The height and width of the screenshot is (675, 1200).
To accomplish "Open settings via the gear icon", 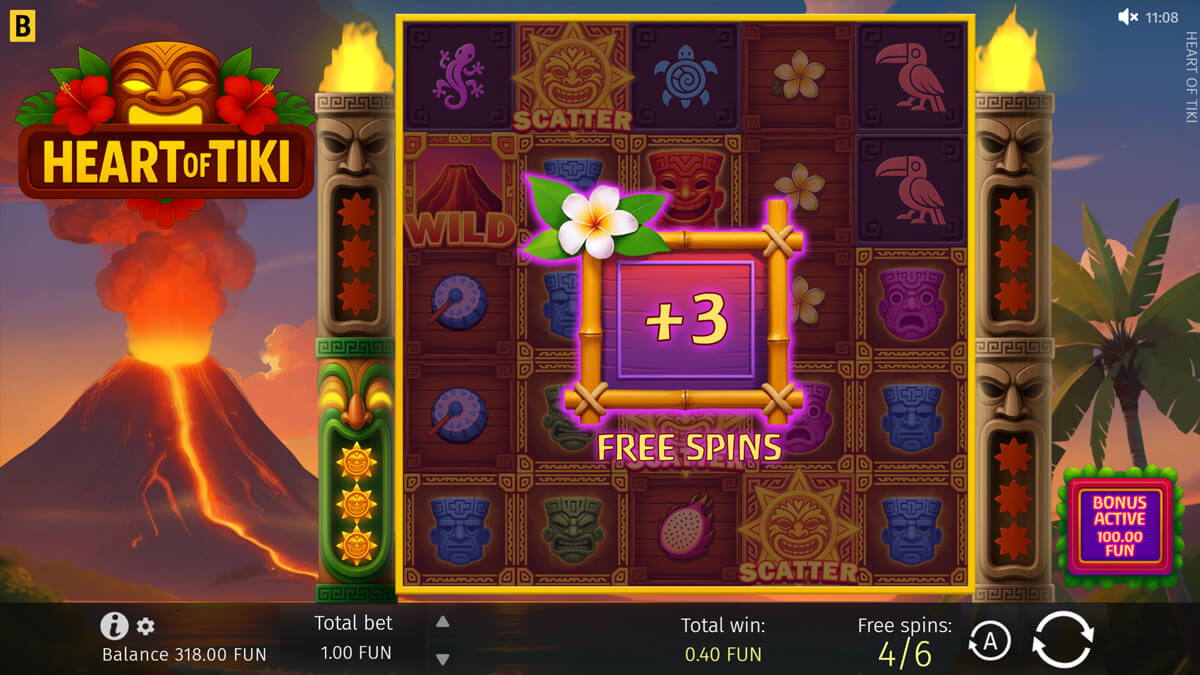I will tap(146, 627).
